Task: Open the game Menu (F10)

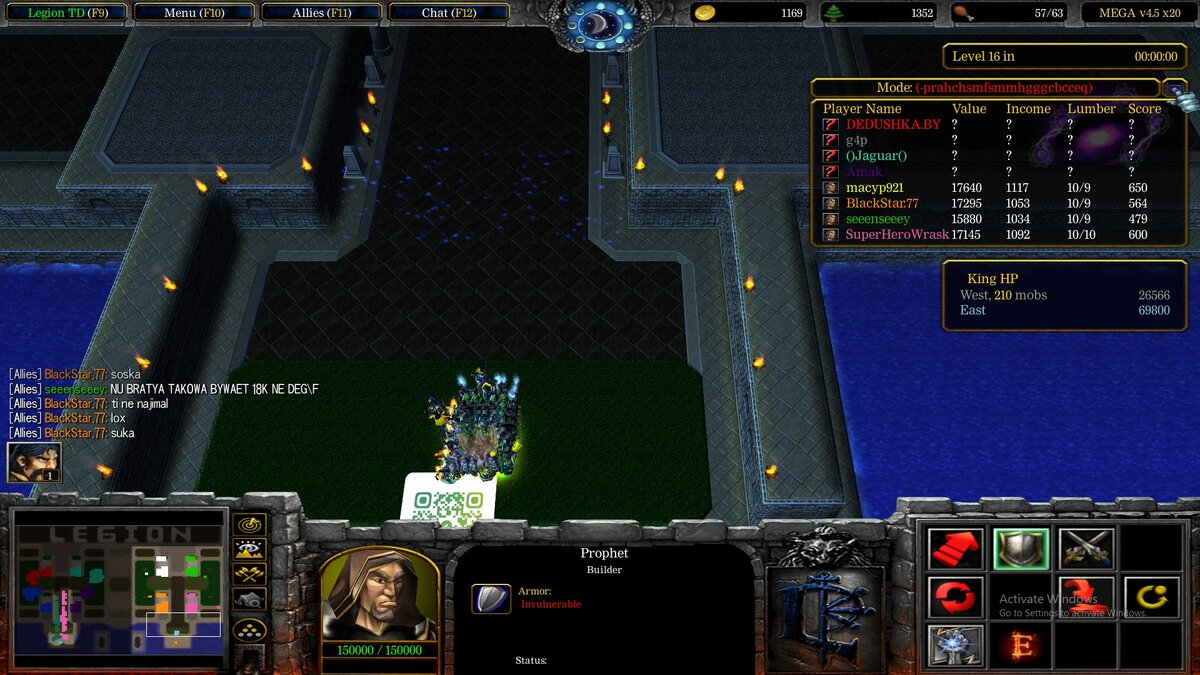Action: [x=194, y=13]
